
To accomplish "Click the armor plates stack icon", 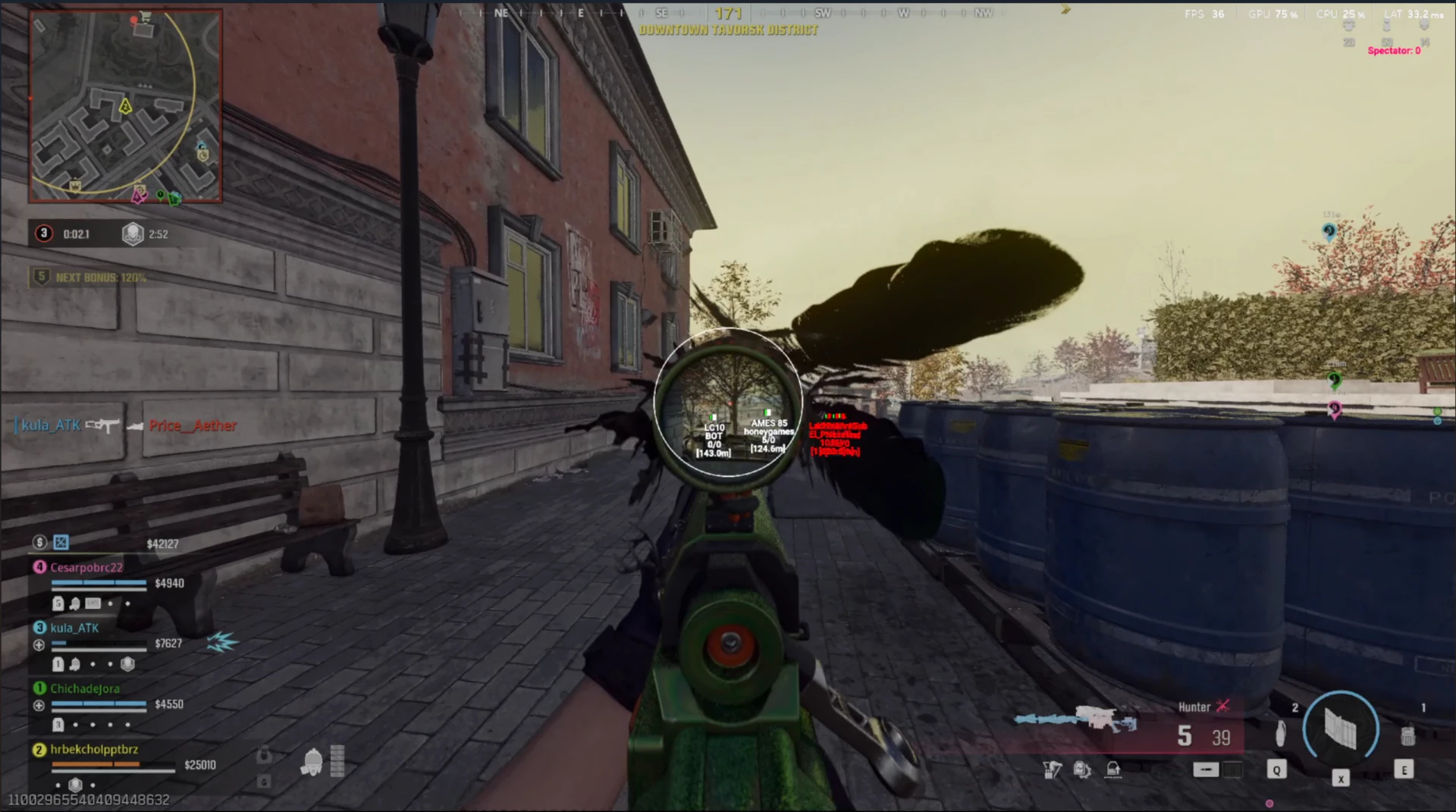I will [x=337, y=760].
